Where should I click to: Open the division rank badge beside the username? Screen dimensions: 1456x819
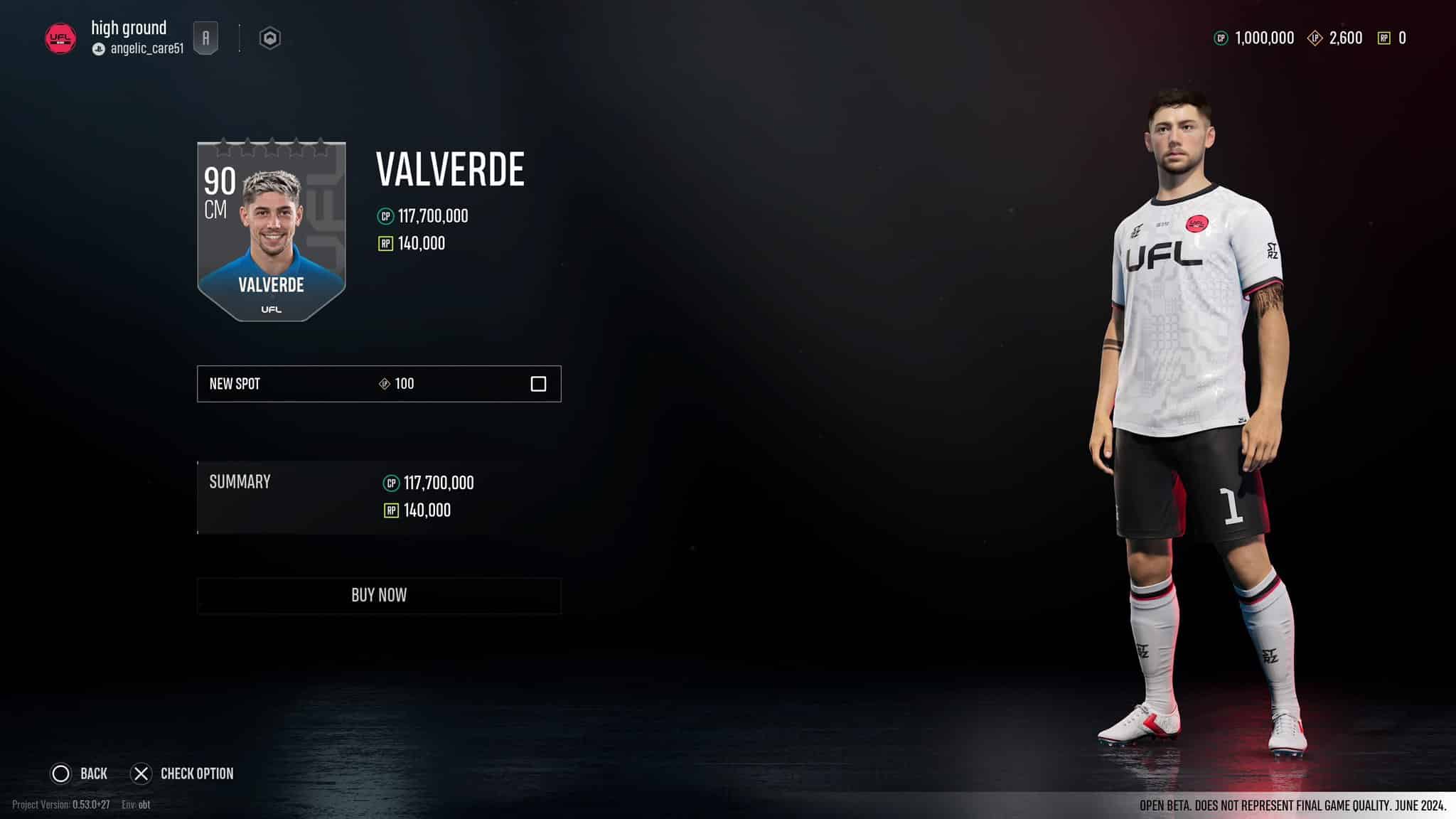click(205, 38)
